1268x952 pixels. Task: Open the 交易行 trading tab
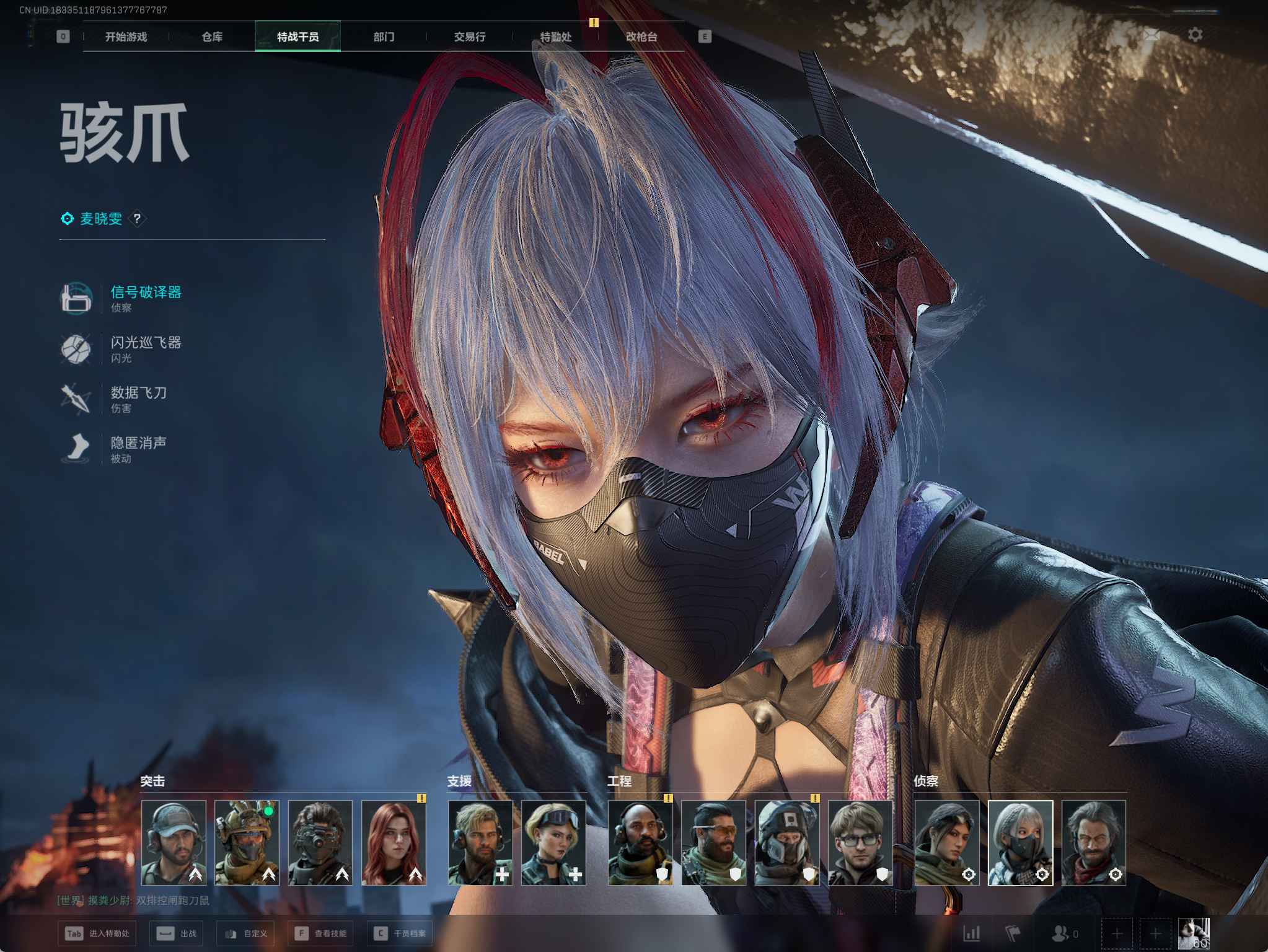point(469,37)
